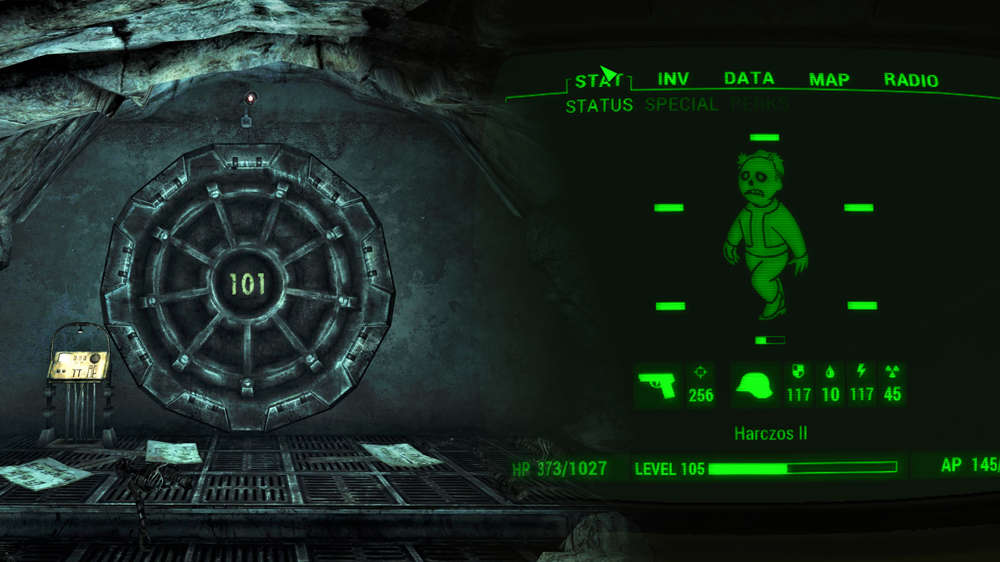Switch to the DATA tab
This screenshot has height=562, width=1000.
[x=749, y=79]
